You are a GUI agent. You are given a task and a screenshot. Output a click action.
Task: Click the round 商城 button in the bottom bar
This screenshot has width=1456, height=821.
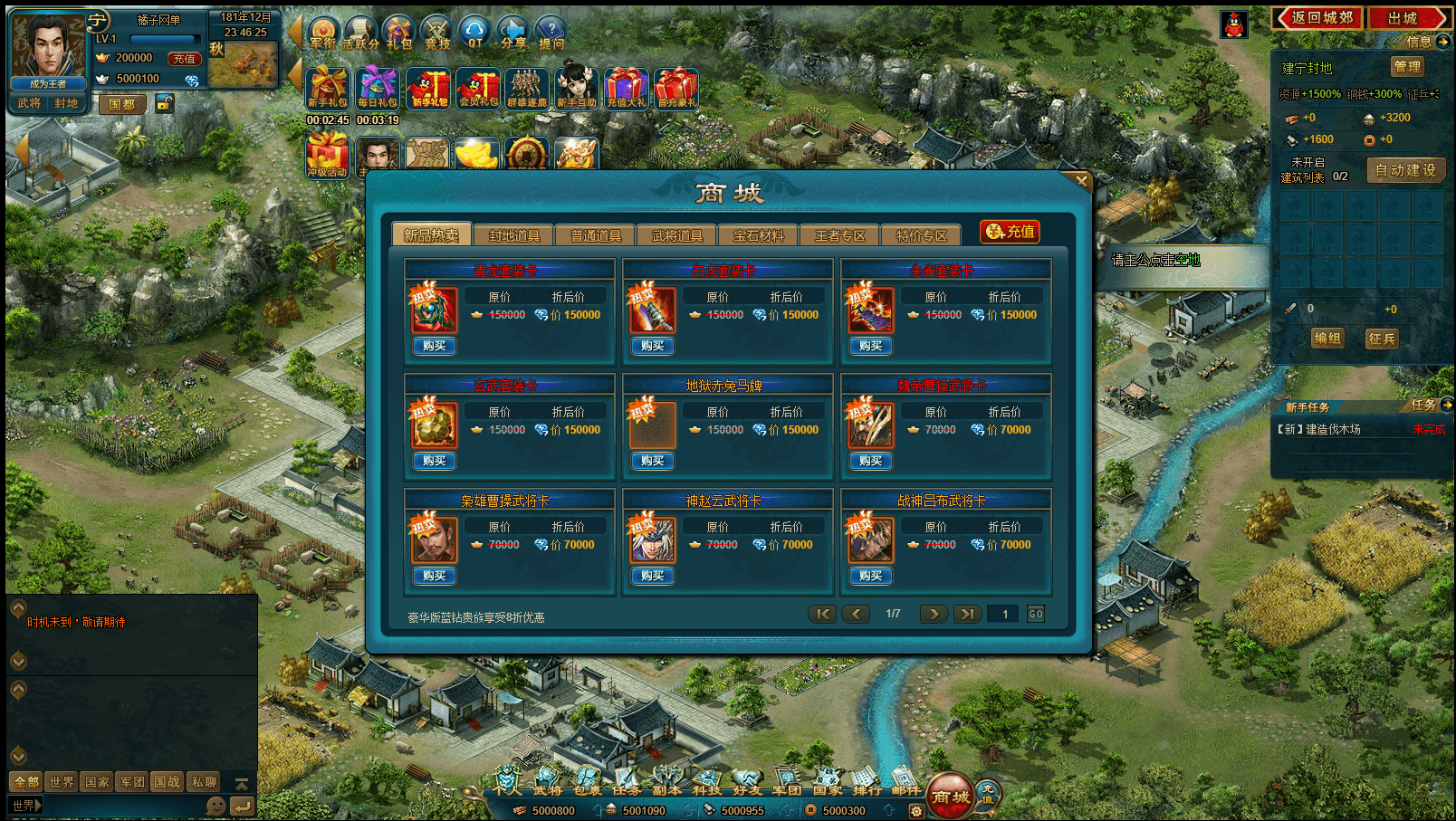(951, 796)
